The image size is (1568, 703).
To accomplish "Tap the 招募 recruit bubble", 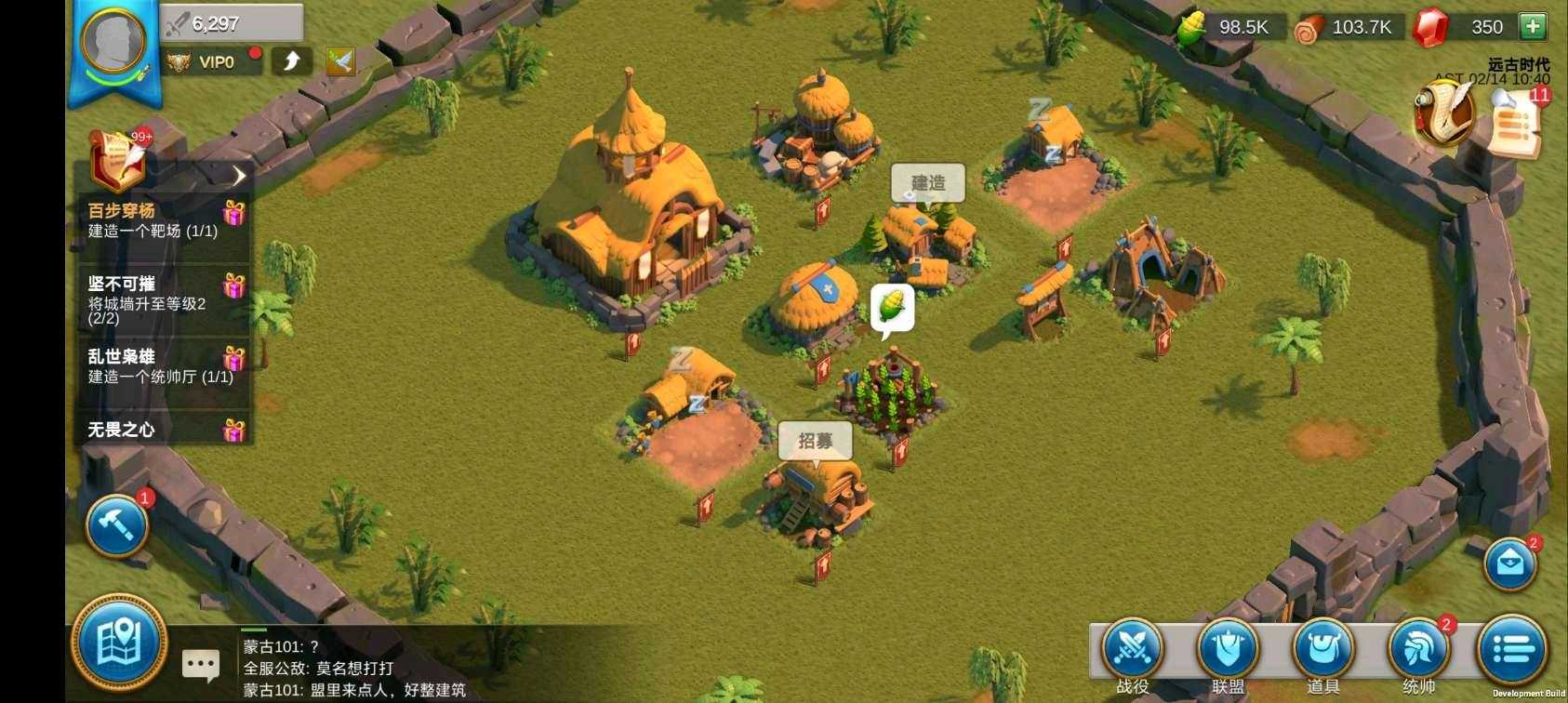I will (x=815, y=441).
